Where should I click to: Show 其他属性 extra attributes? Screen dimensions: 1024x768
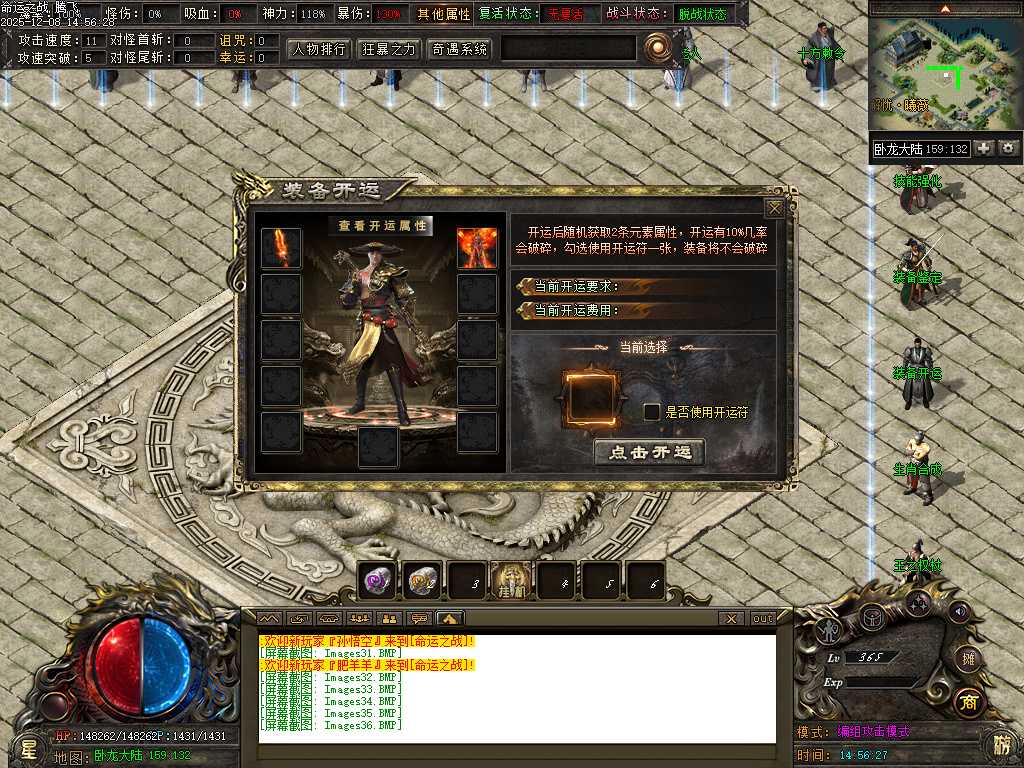pyautogui.click(x=444, y=14)
